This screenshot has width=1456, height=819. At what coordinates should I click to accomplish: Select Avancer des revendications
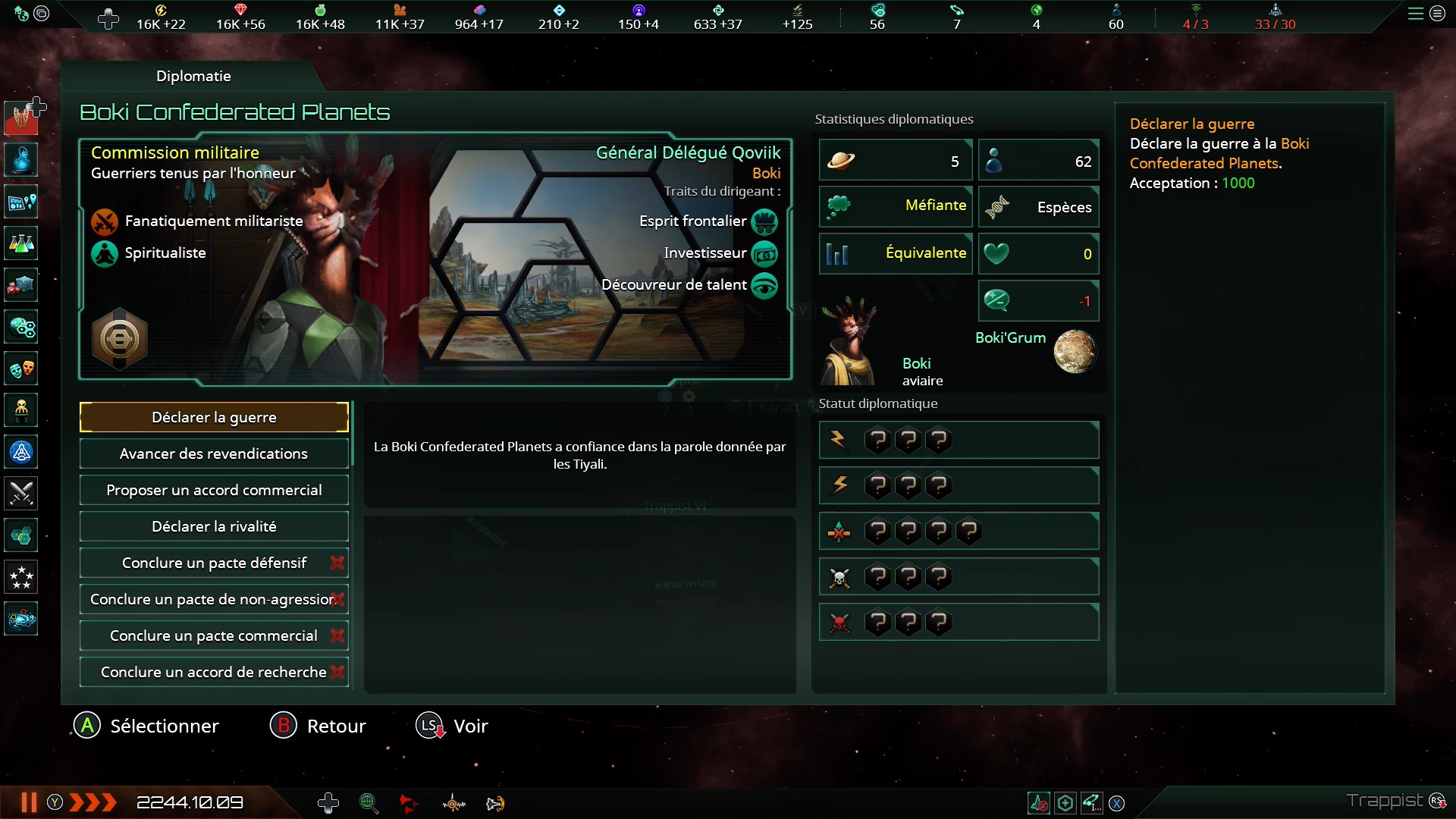tap(214, 453)
